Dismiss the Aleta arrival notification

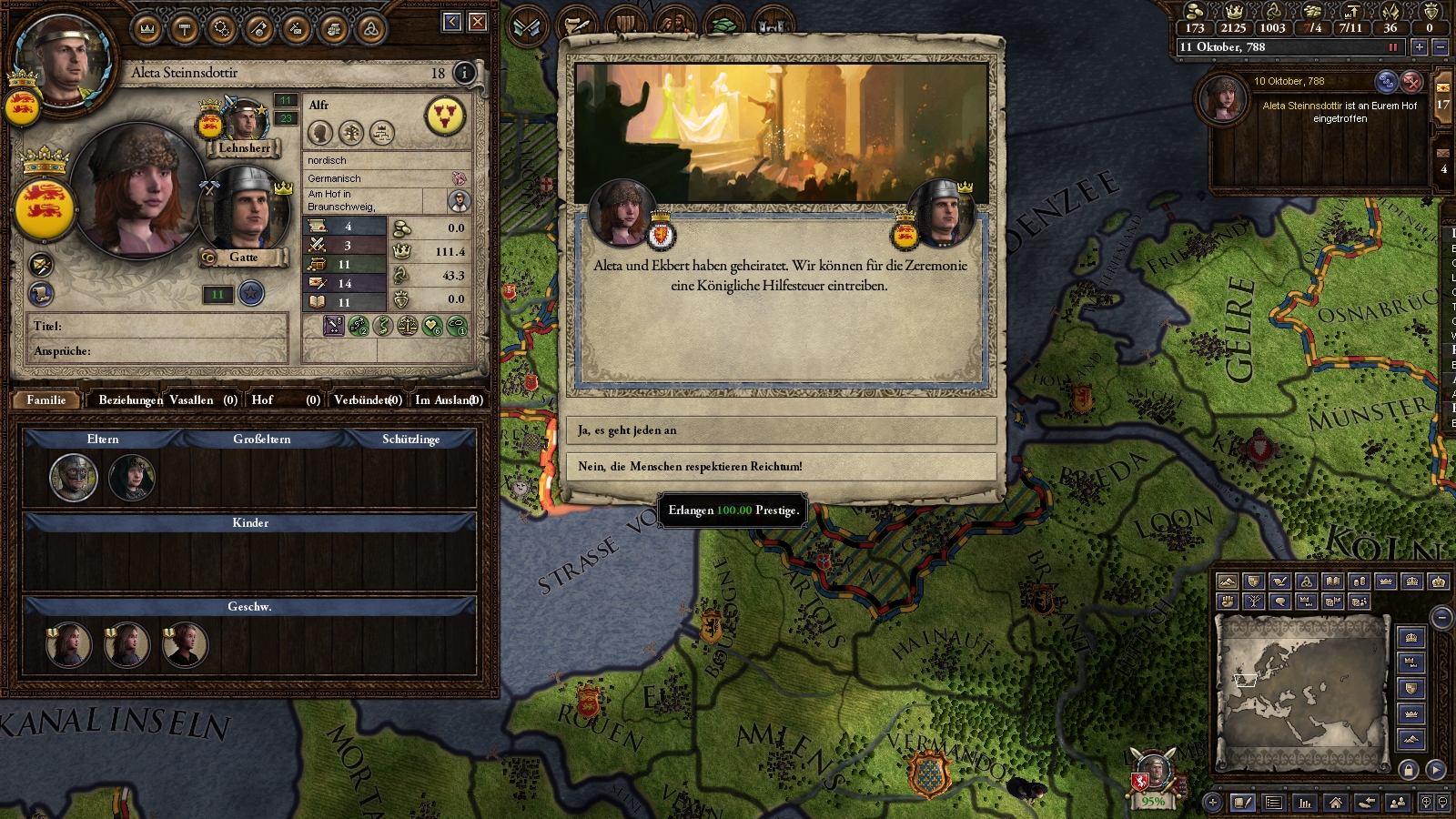coord(1411,82)
